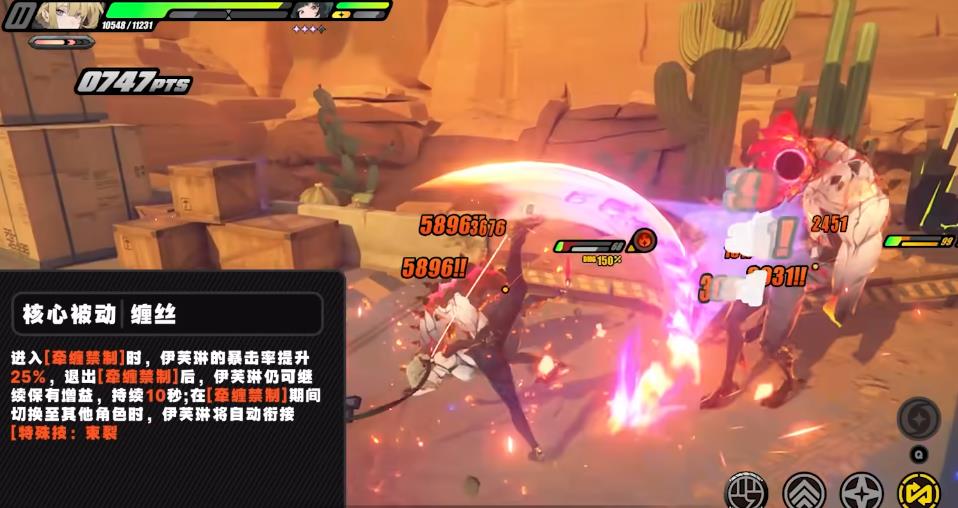The image size is (958, 508).
Task: Switch to the dark-haired teammate portrait
Action: tap(311, 11)
